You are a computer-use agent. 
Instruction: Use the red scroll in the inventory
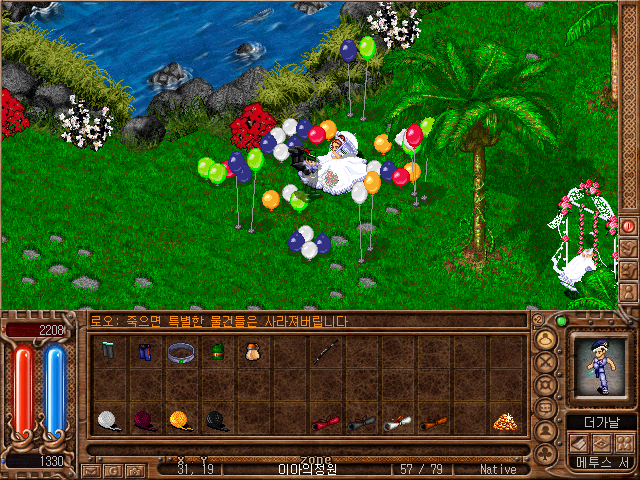(x=325, y=423)
